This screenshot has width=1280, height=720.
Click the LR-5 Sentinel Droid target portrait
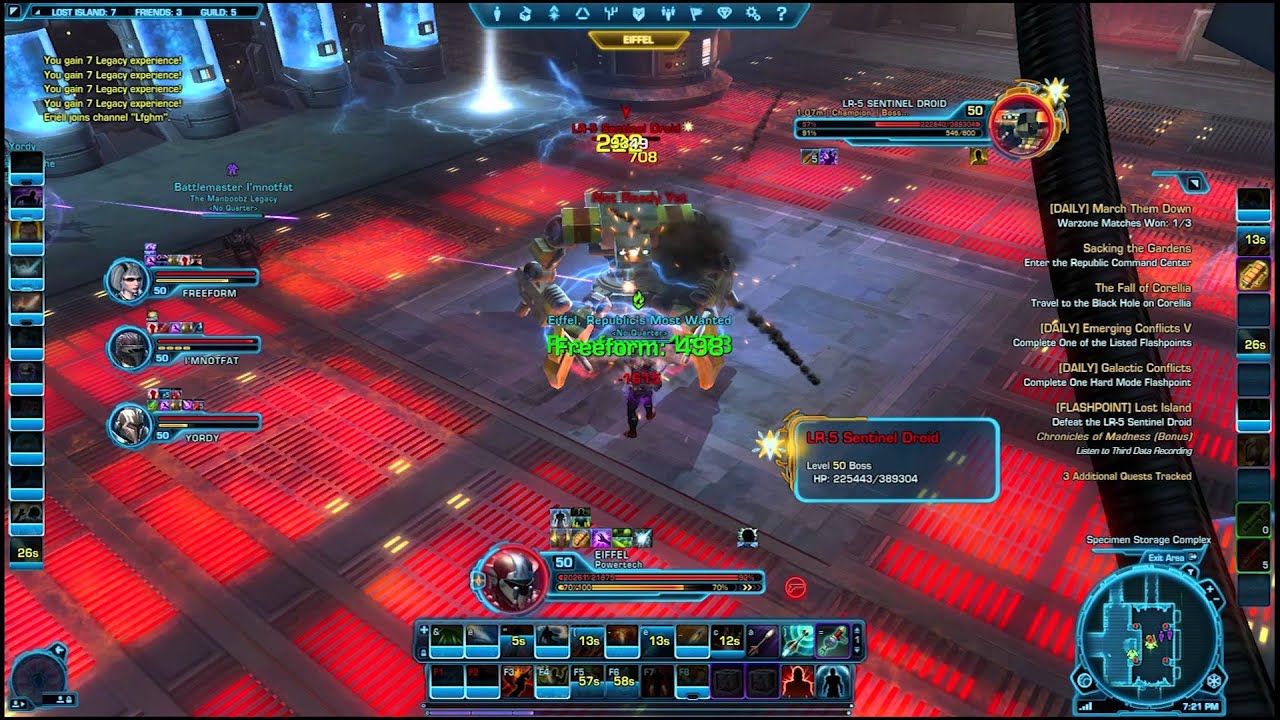[x=1022, y=122]
